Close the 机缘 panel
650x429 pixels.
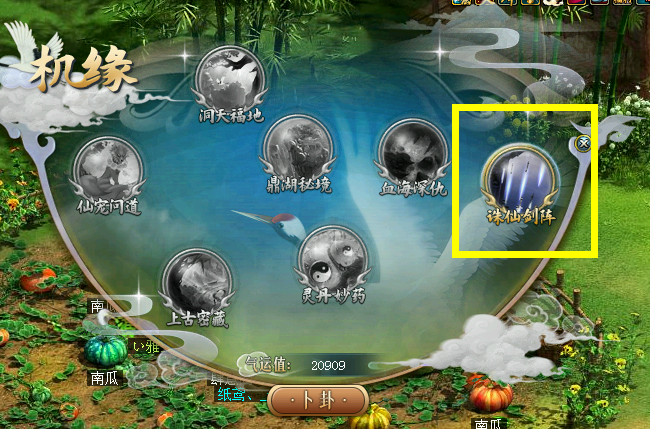click(x=584, y=144)
